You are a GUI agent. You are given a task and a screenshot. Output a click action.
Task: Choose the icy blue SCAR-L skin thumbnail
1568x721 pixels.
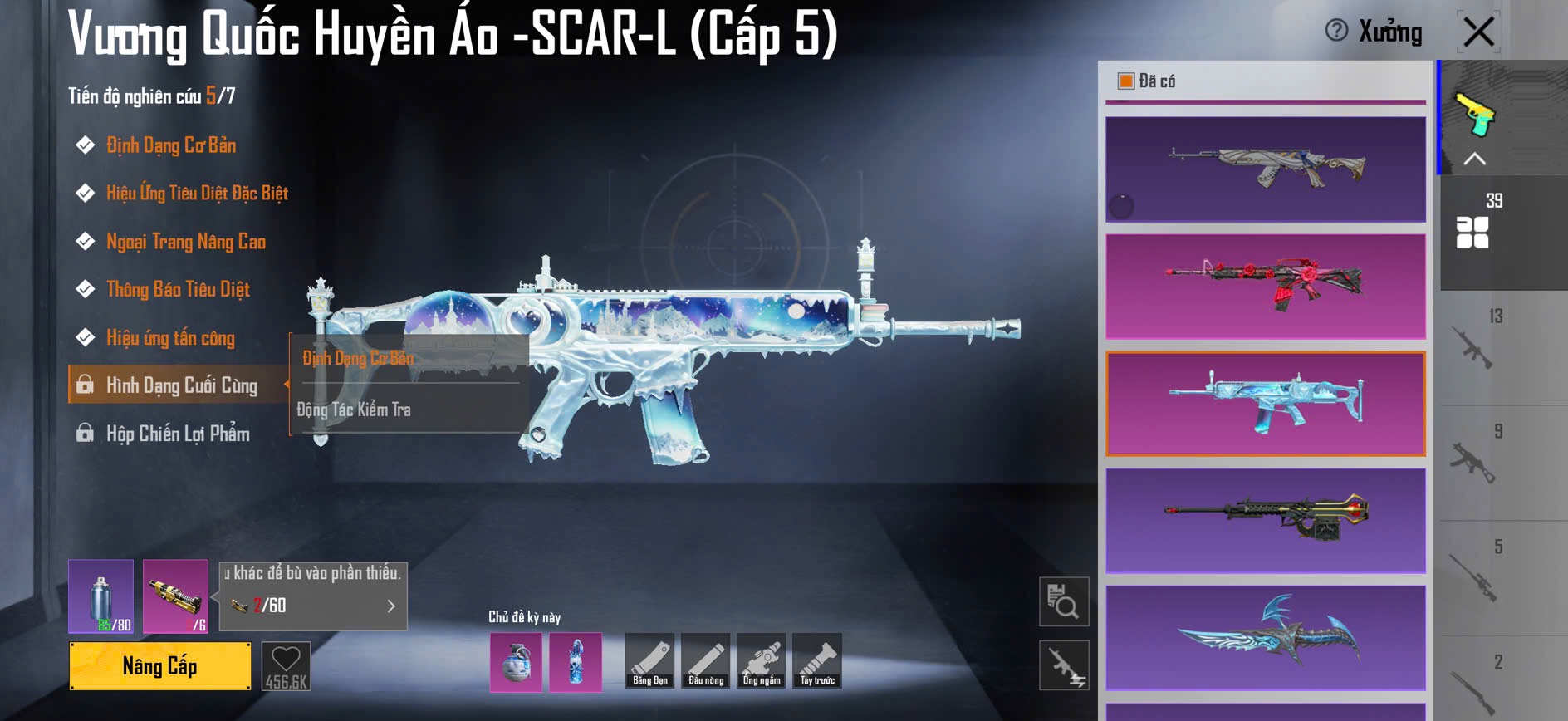coord(1265,404)
